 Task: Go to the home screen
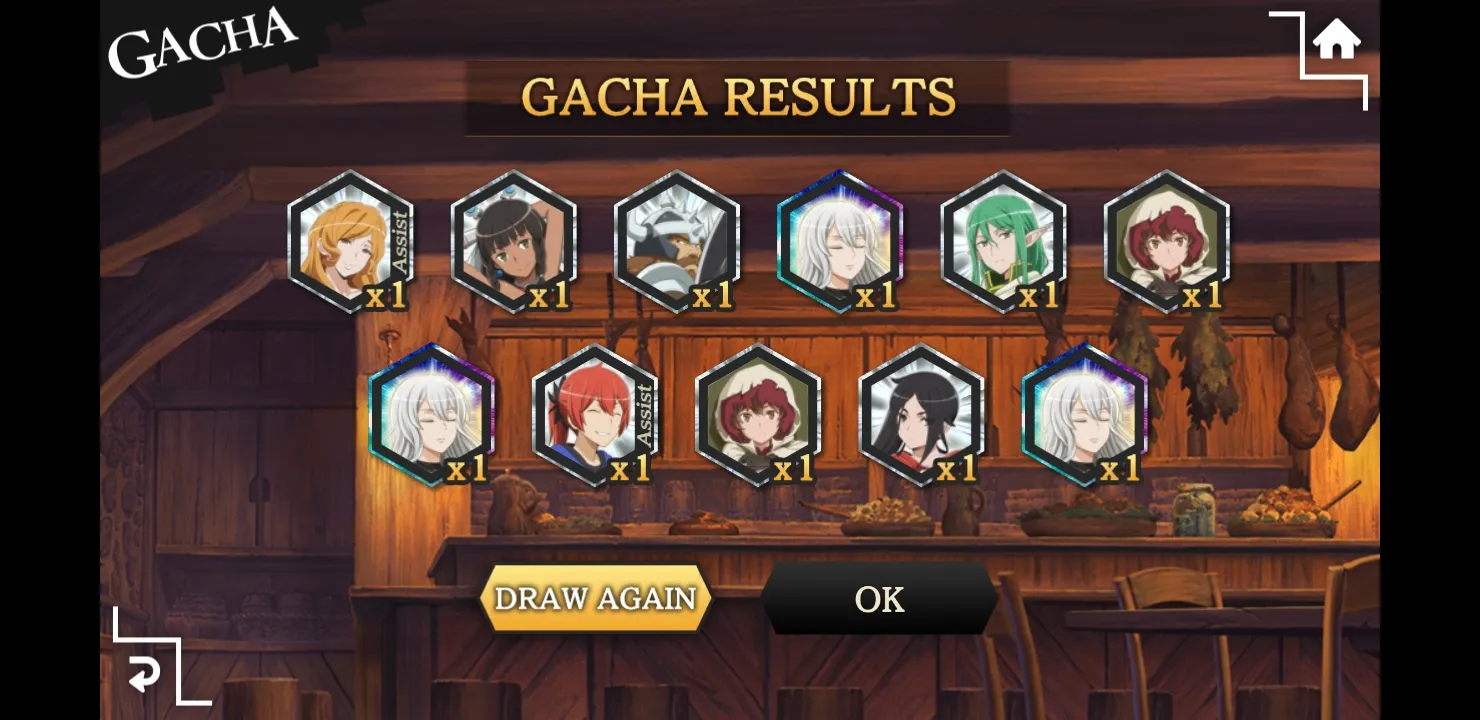click(1336, 42)
